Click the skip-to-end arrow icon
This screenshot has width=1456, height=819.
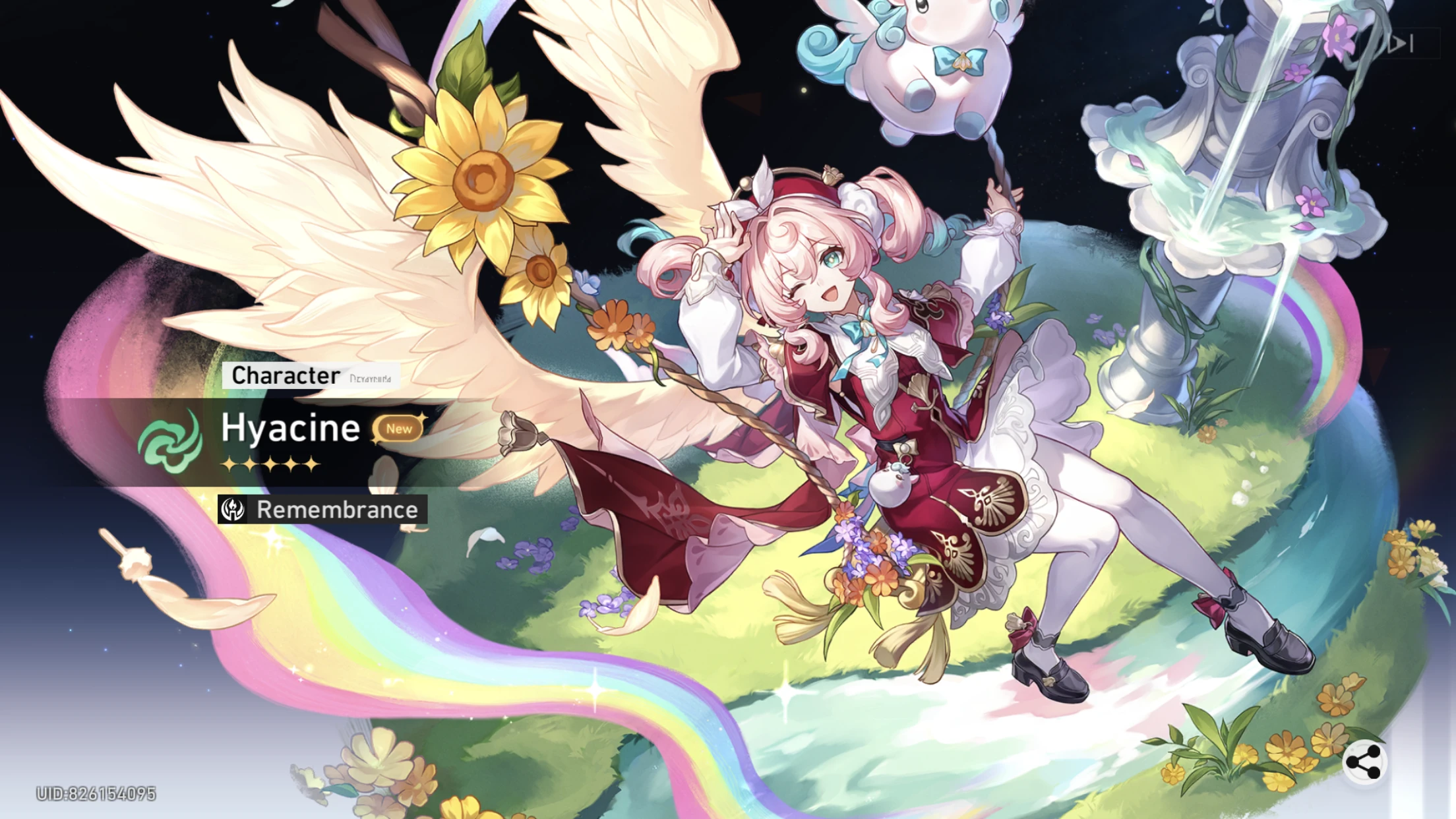(x=1401, y=44)
